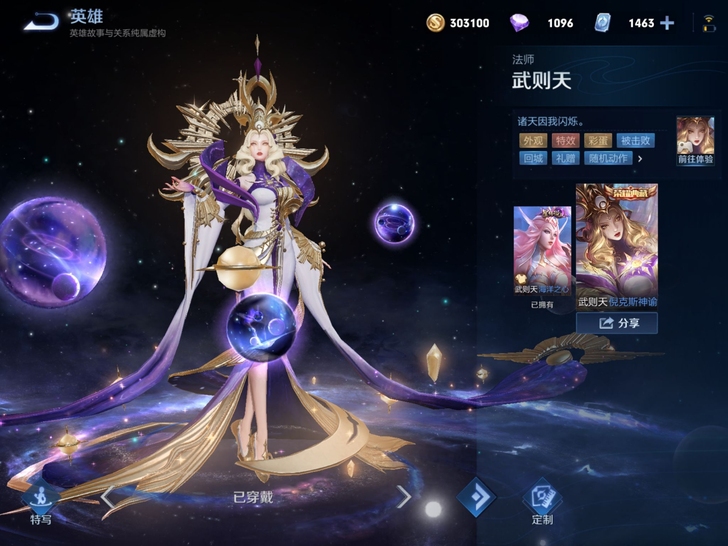
Task: Click the gold coin currency icon
Action: pos(435,23)
